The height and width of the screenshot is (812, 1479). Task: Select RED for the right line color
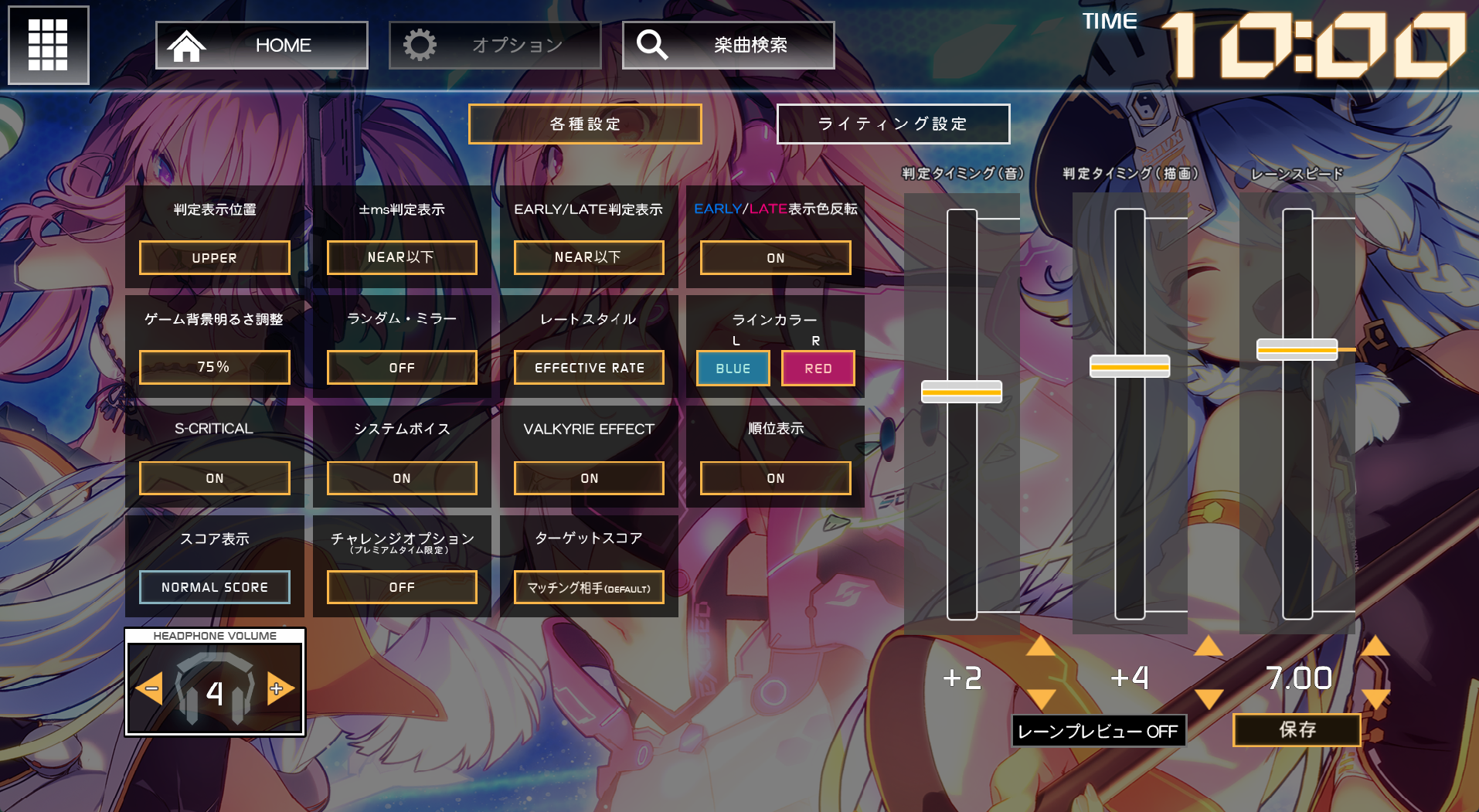pyautogui.click(x=818, y=368)
